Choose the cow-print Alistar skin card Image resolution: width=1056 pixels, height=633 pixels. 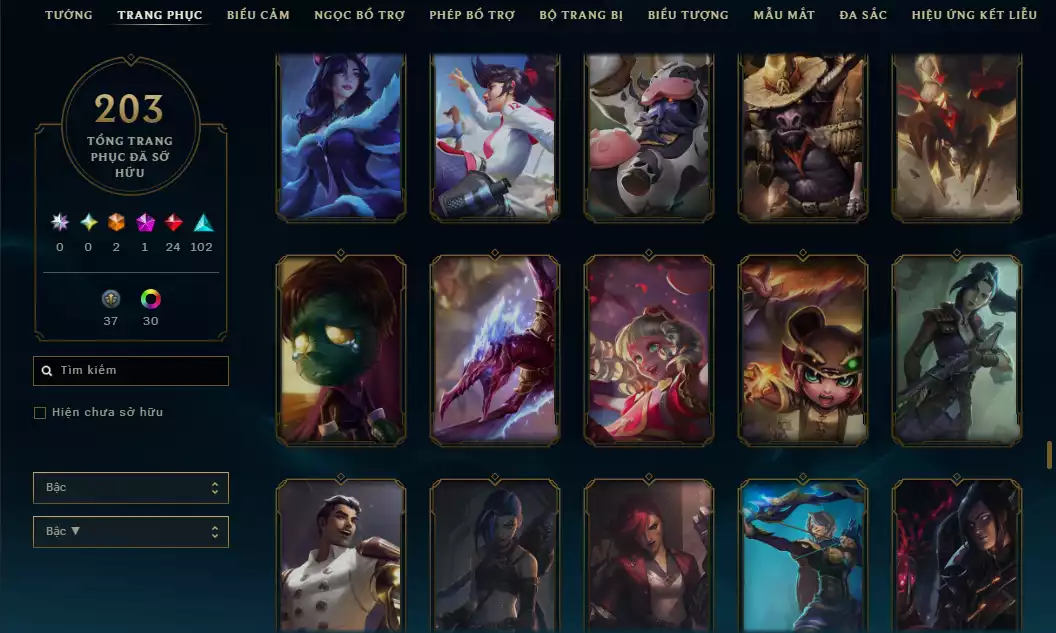tap(649, 136)
